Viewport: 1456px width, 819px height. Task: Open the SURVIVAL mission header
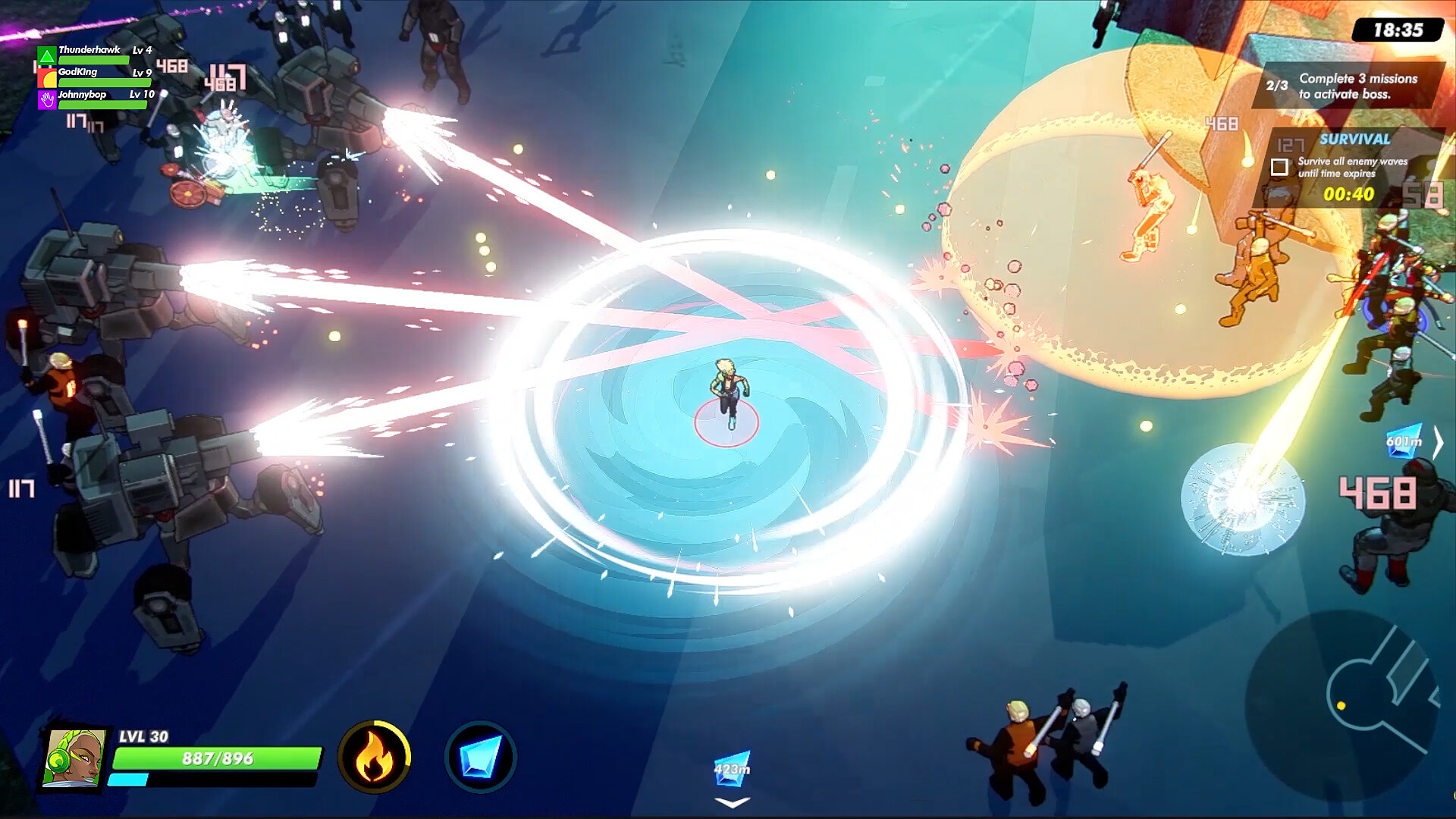tap(1354, 140)
